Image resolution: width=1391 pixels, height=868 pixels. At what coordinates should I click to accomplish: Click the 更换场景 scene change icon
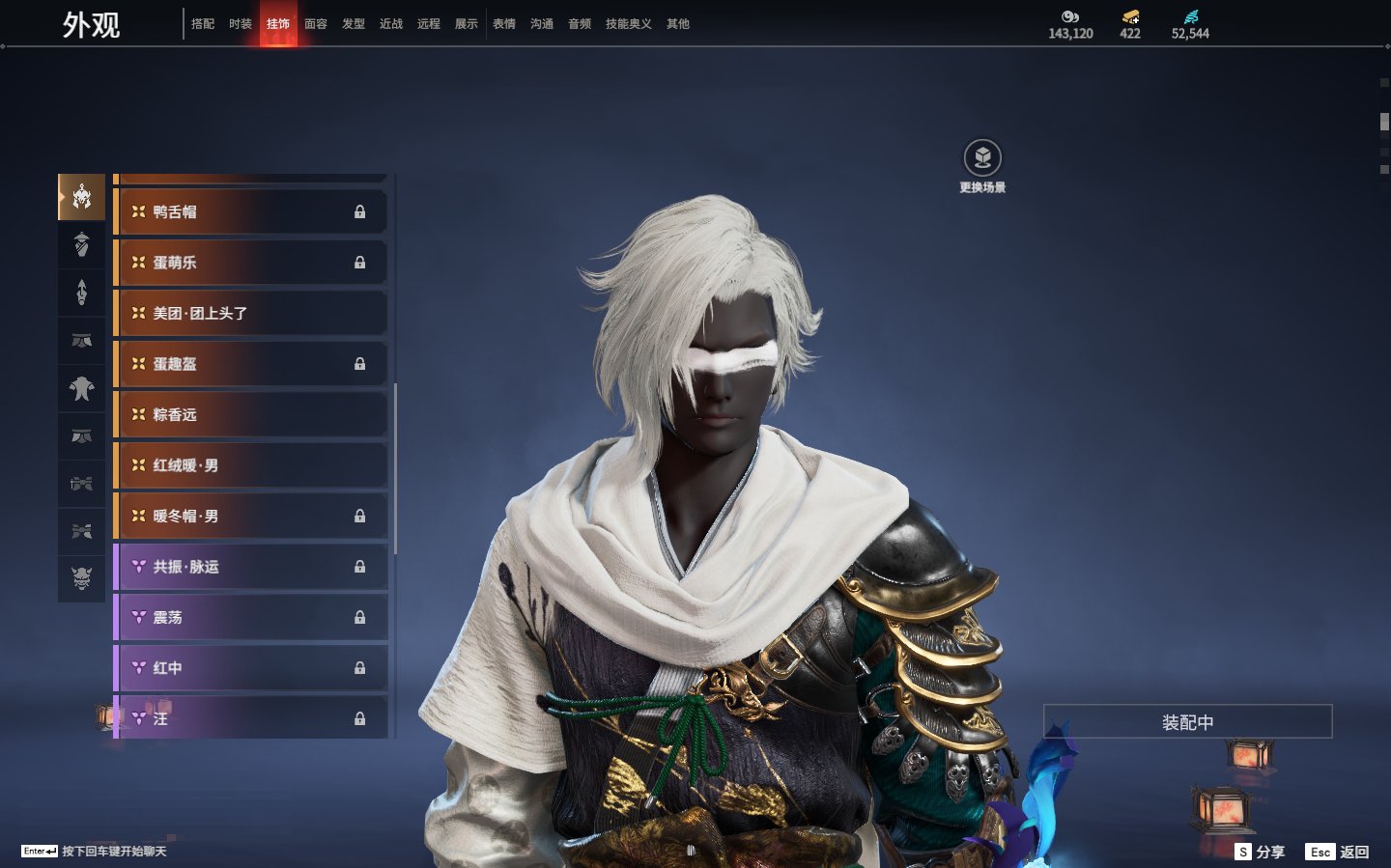click(x=982, y=158)
